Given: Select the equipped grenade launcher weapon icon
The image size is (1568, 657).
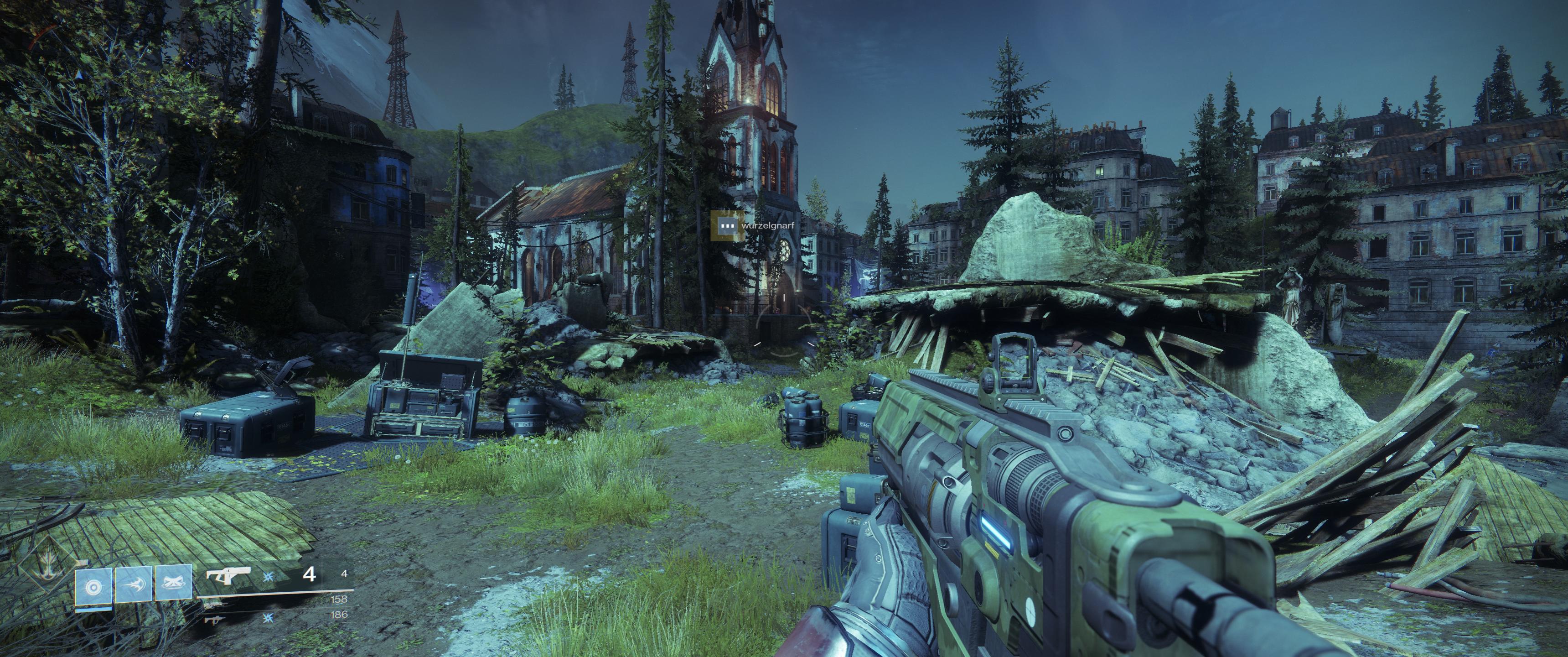Looking at the screenshot, I should click(228, 575).
